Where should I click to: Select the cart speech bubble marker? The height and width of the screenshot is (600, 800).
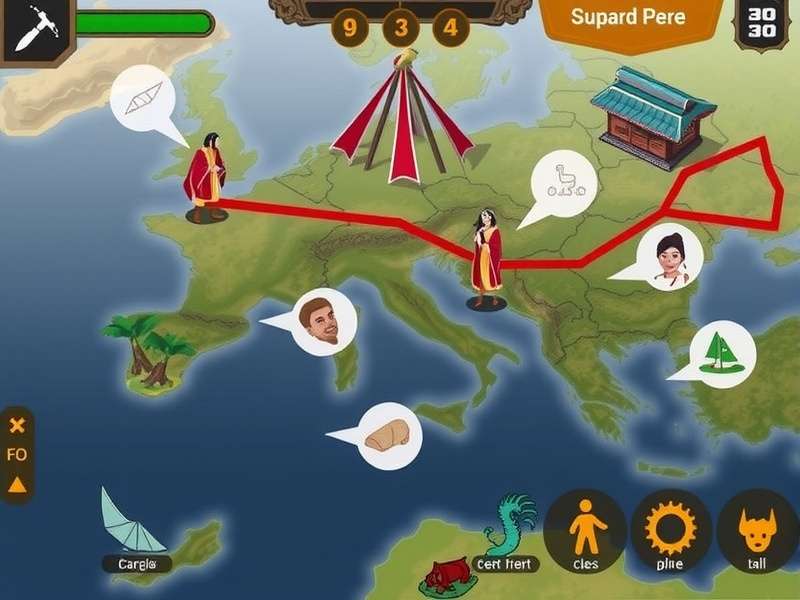click(564, 183)
